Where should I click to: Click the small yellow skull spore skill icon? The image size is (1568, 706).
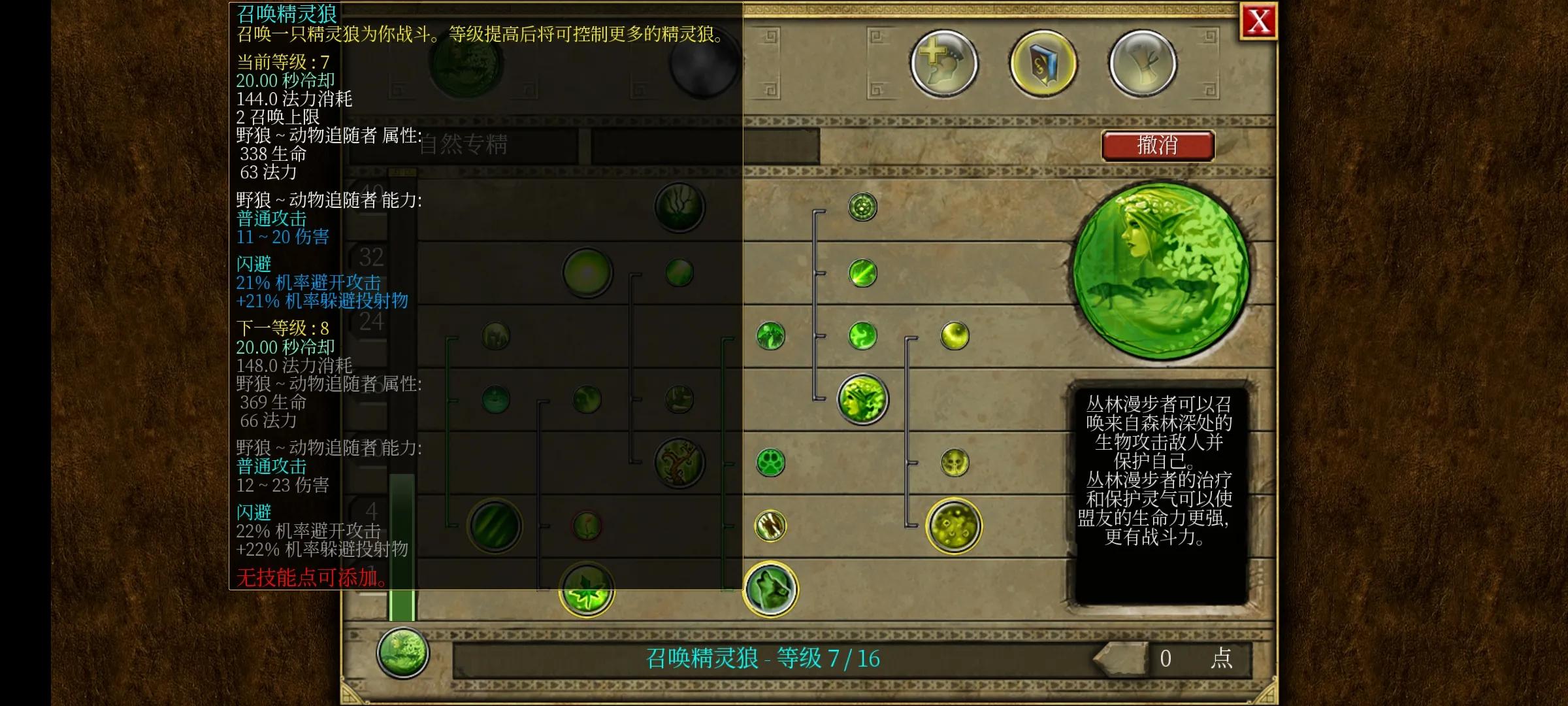[954, 461]
